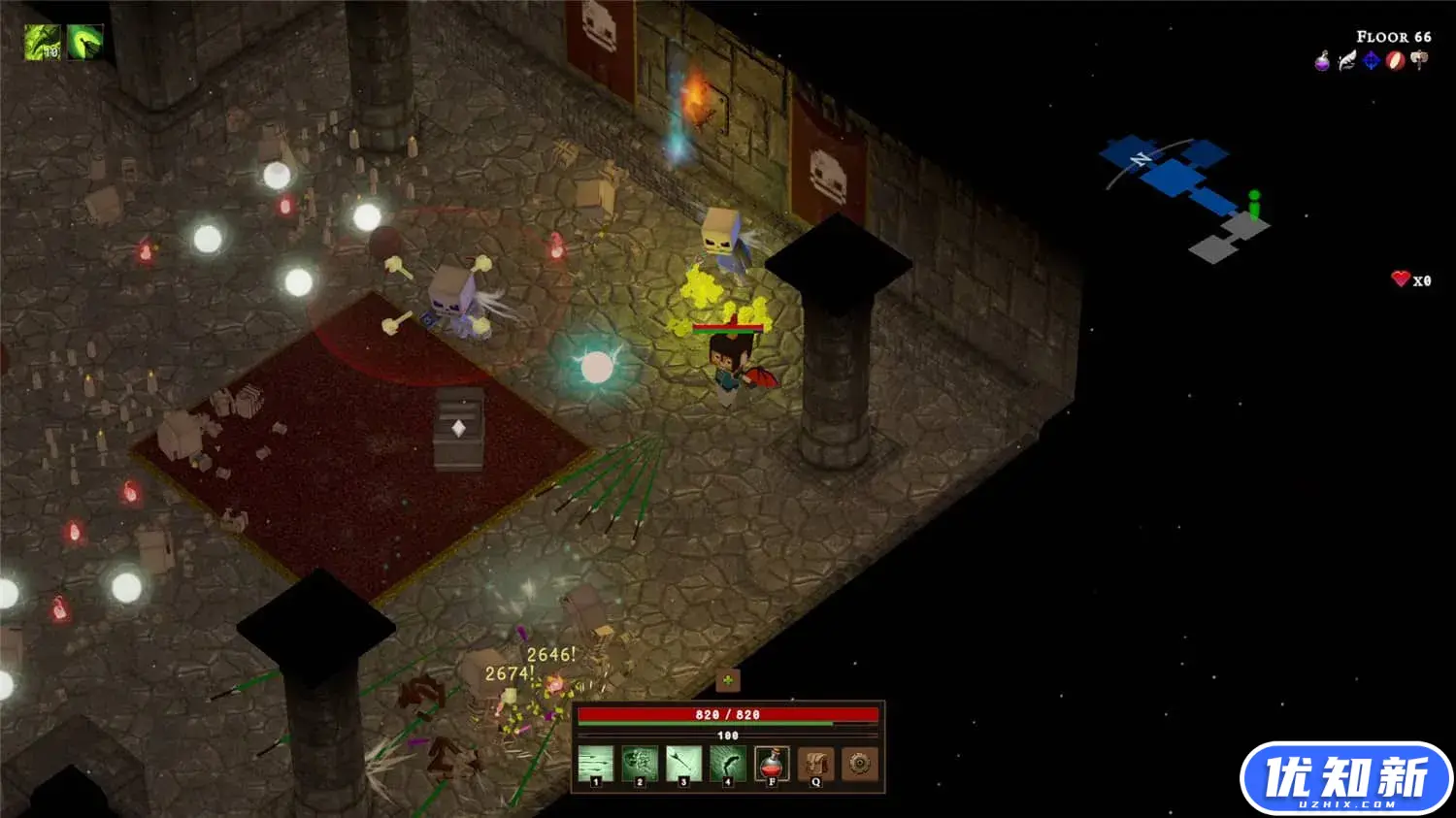Inspect the blue crystal buff icon
Image resolution: width=1456 pixels, height=818 pixels.
(1371, 61)
